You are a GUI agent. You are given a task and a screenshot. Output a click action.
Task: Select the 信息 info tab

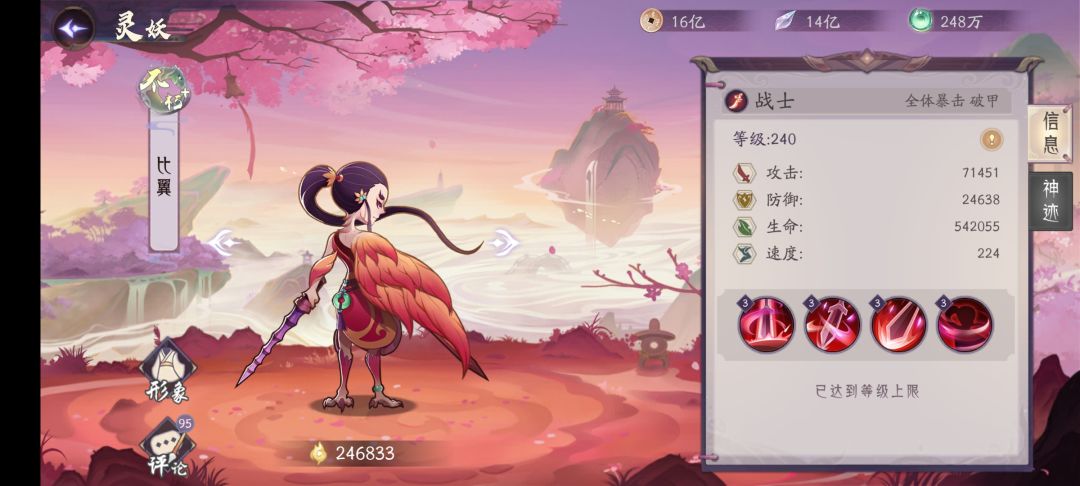[x=1050, y=134]
